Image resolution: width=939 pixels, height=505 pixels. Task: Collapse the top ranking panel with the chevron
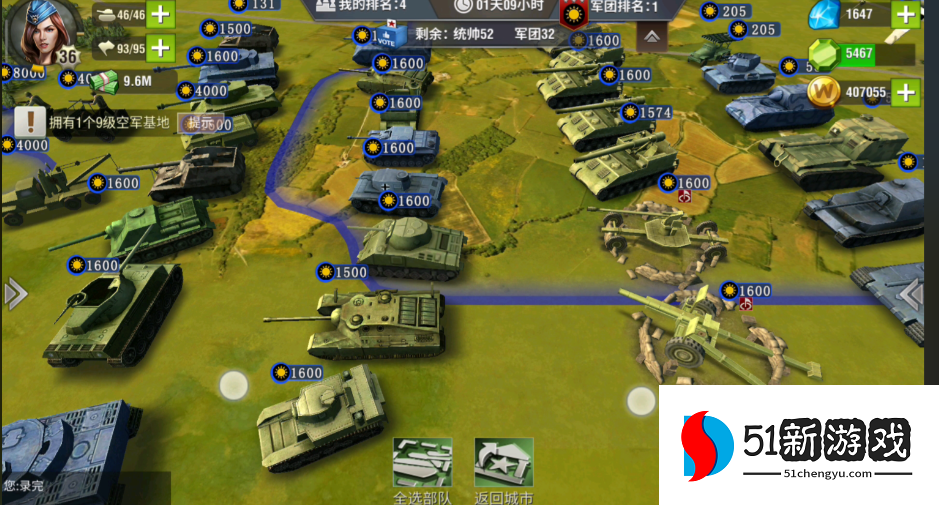(x=651, y=37)
